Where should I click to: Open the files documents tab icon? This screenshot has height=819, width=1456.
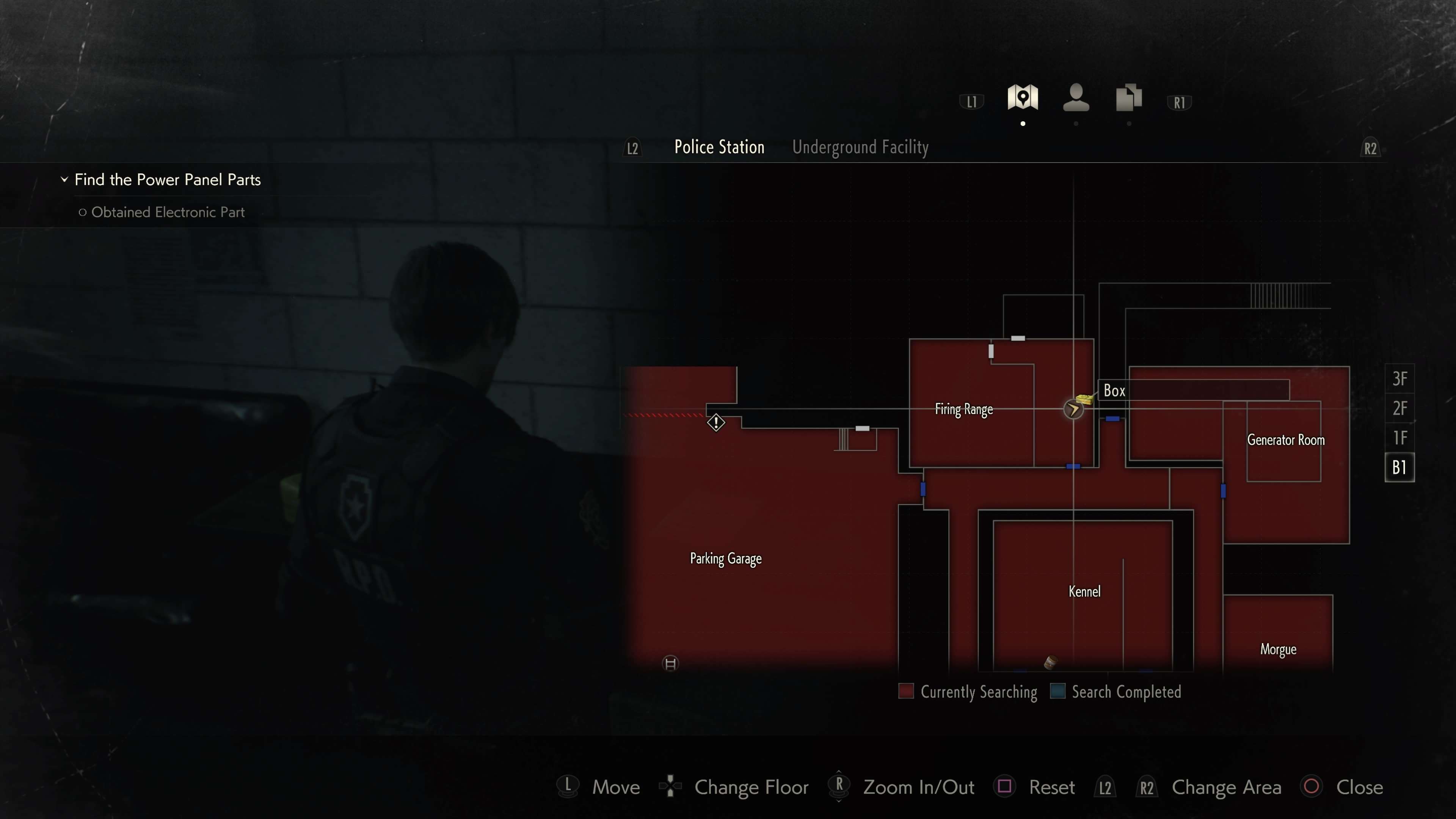click(1128, 97)
